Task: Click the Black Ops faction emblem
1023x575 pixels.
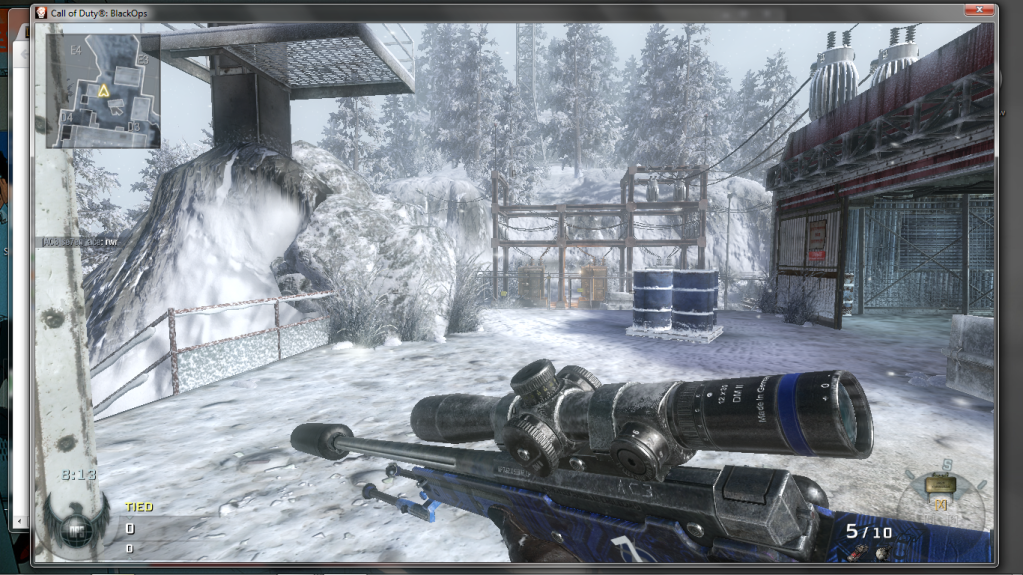Action: 74,527
